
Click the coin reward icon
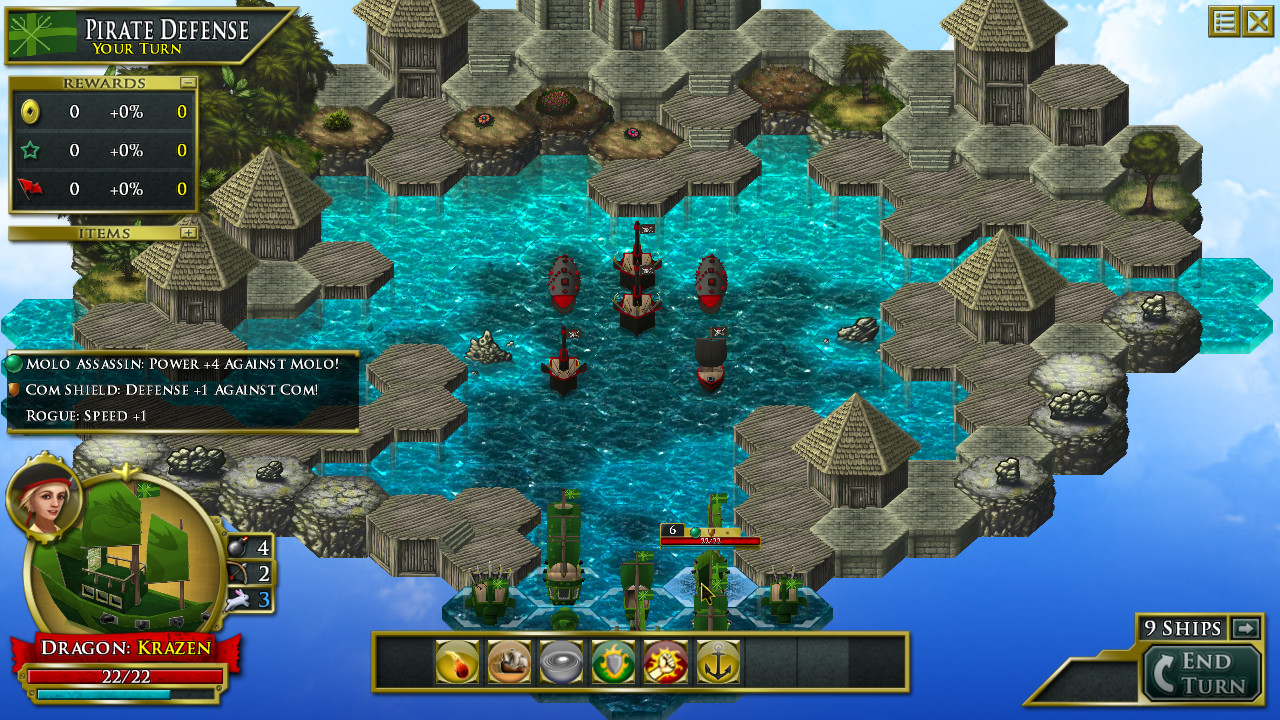tap(30, 112)
